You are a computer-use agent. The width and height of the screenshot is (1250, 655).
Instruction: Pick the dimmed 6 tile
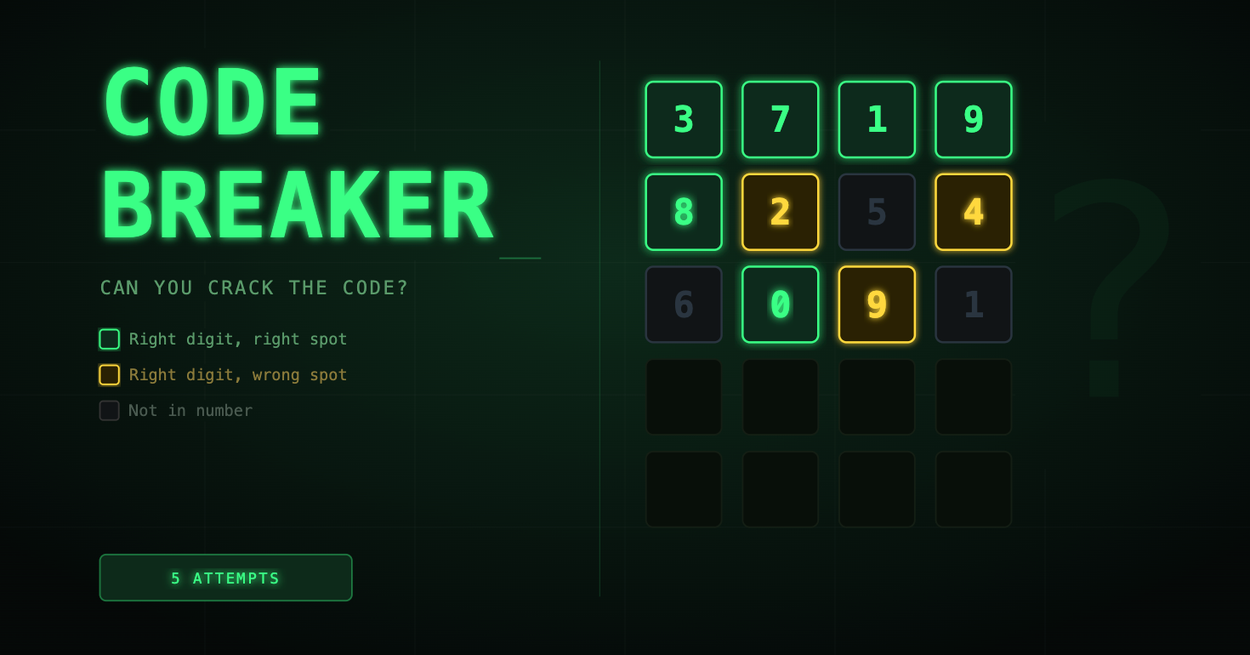click(x=683, y=304)
